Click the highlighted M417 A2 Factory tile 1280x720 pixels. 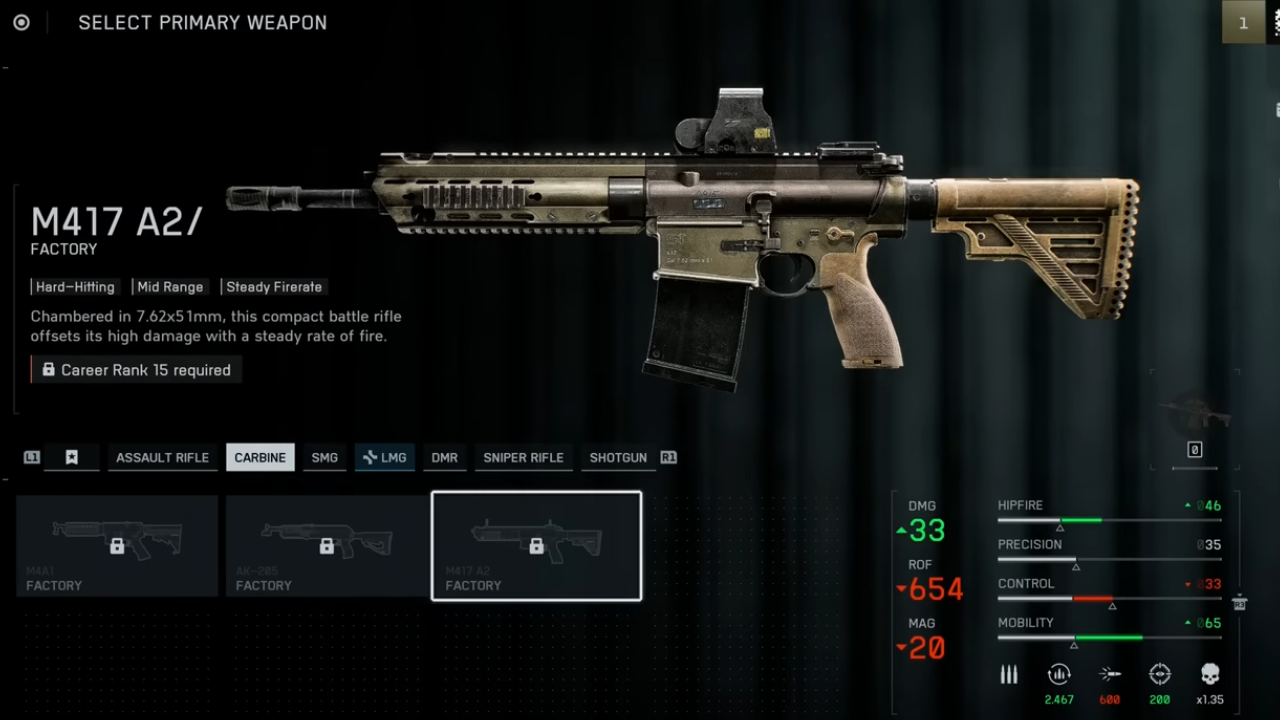[x=536, y=546]
